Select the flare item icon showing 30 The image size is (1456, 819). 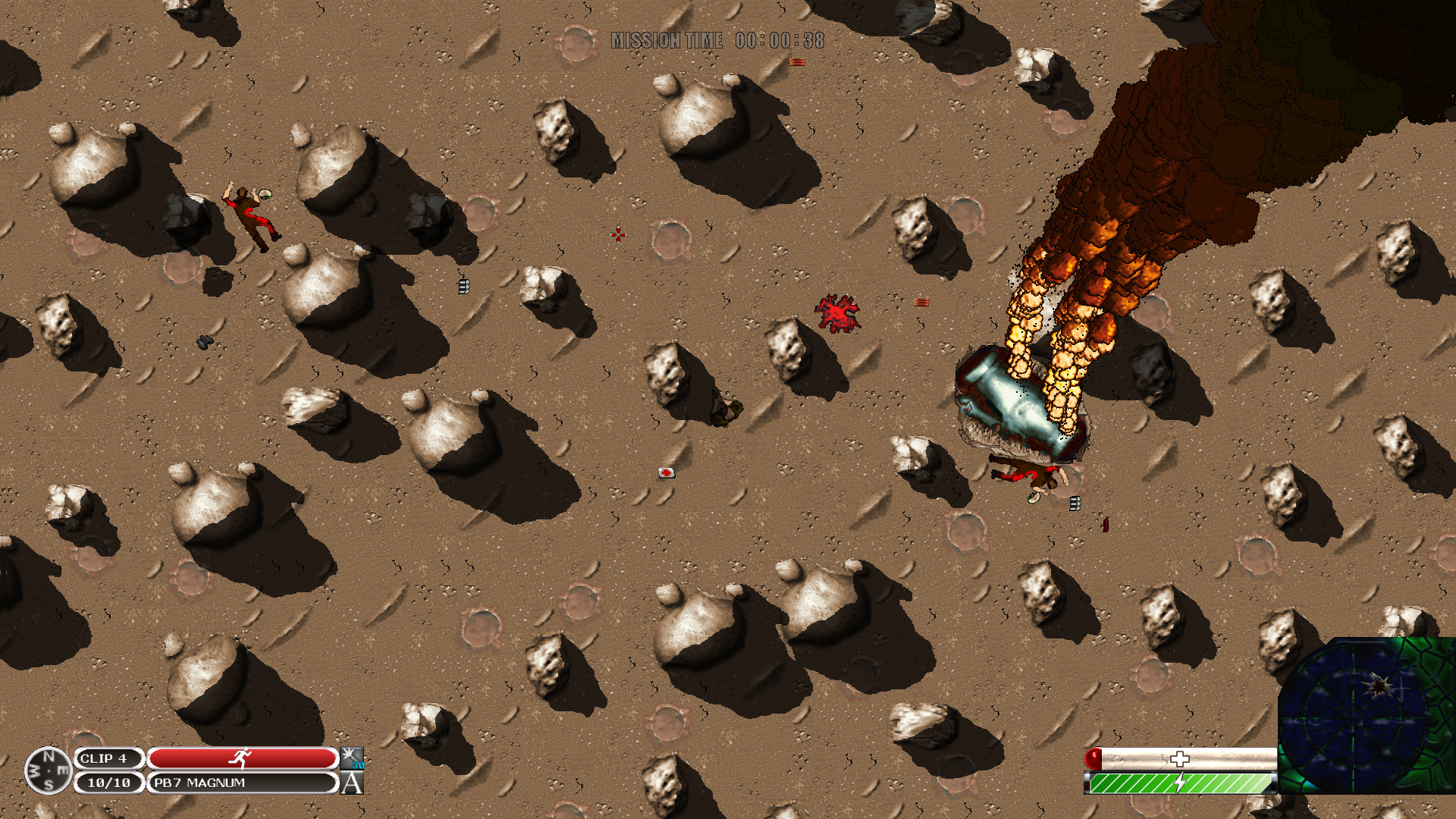352,758
